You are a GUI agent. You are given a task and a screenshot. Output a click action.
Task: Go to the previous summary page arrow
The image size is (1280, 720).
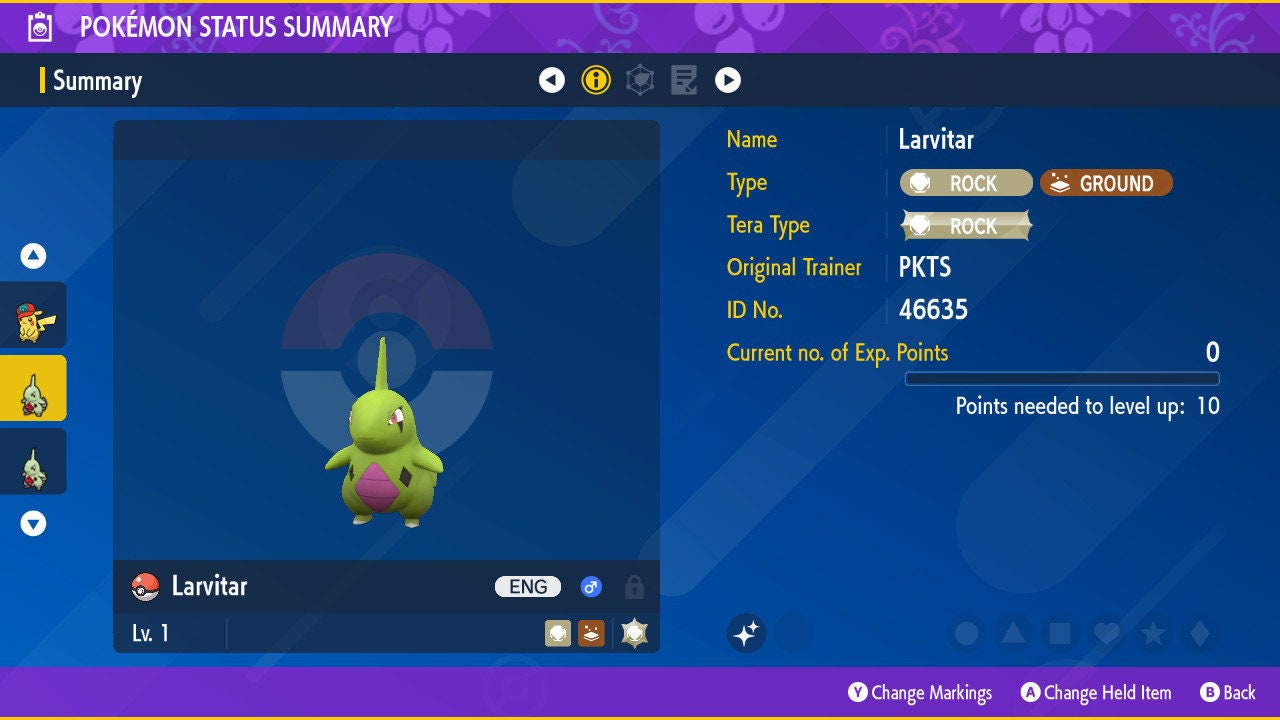552,80
